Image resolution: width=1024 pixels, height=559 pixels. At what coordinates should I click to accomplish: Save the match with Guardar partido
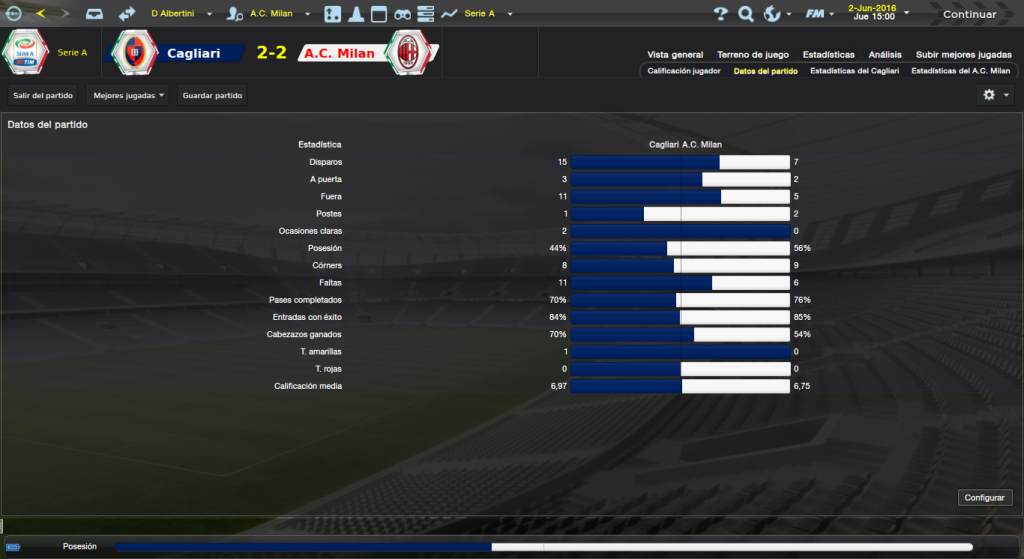(212, 95)
